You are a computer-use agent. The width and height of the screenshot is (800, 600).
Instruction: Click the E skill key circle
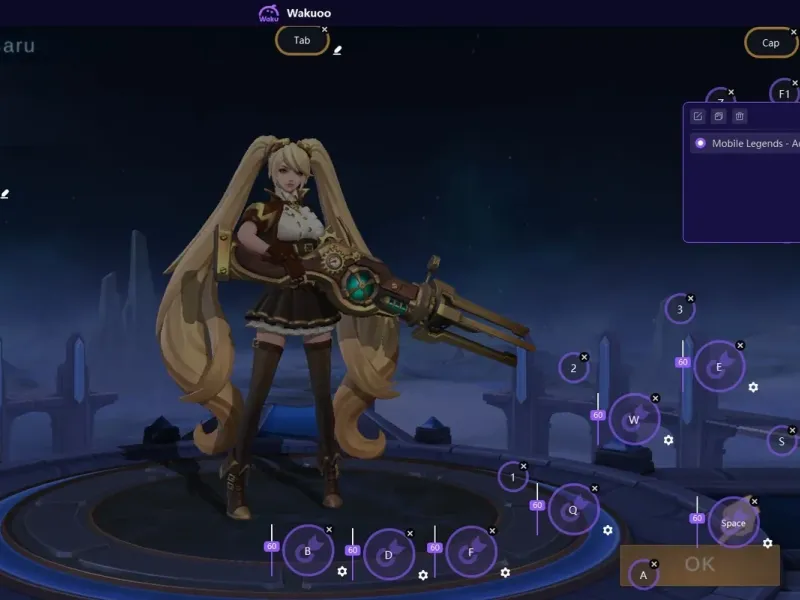coord(719,366)
